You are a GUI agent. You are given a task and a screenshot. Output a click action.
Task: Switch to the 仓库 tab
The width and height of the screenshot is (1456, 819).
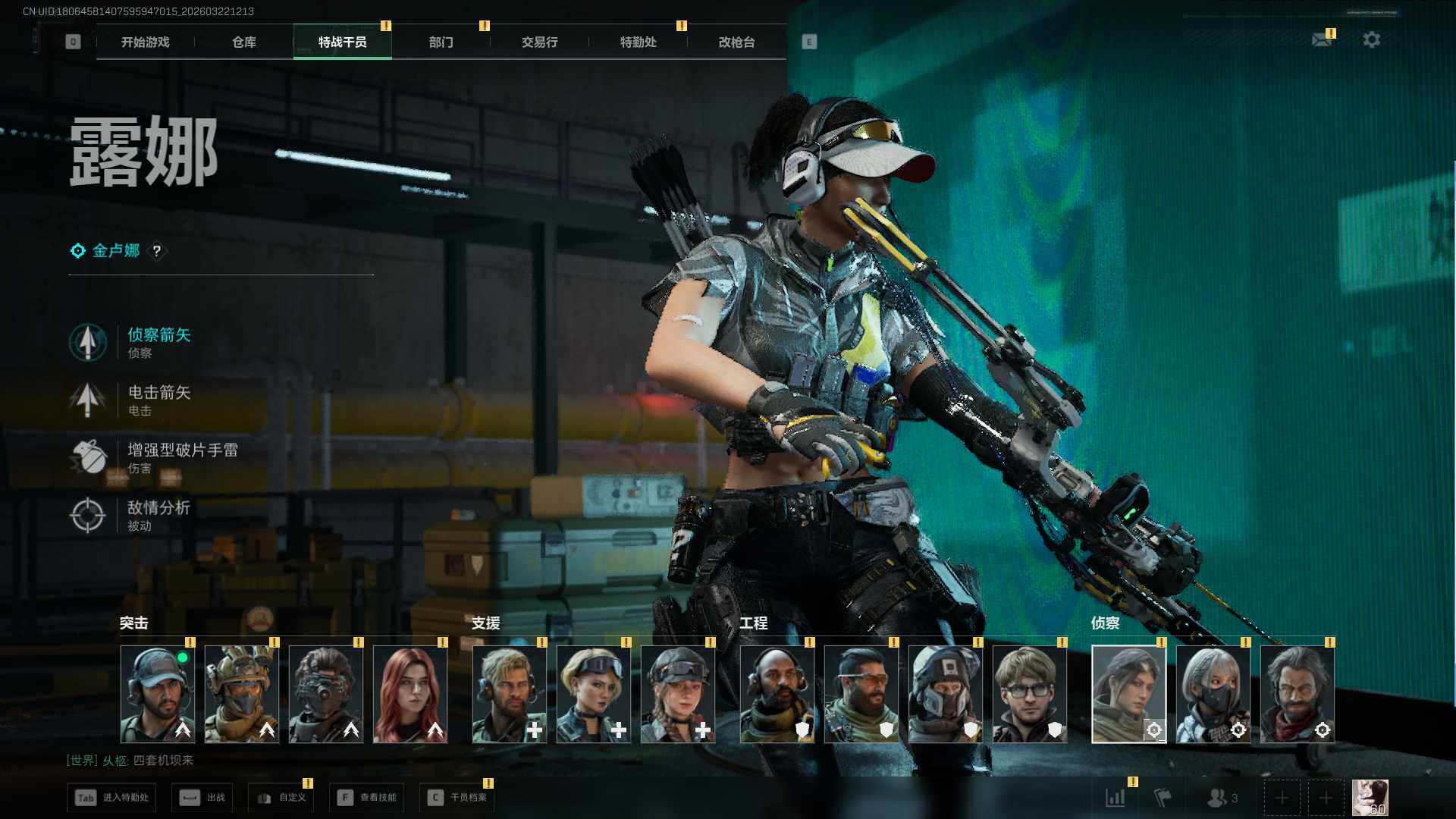click(x=243, y=42)
